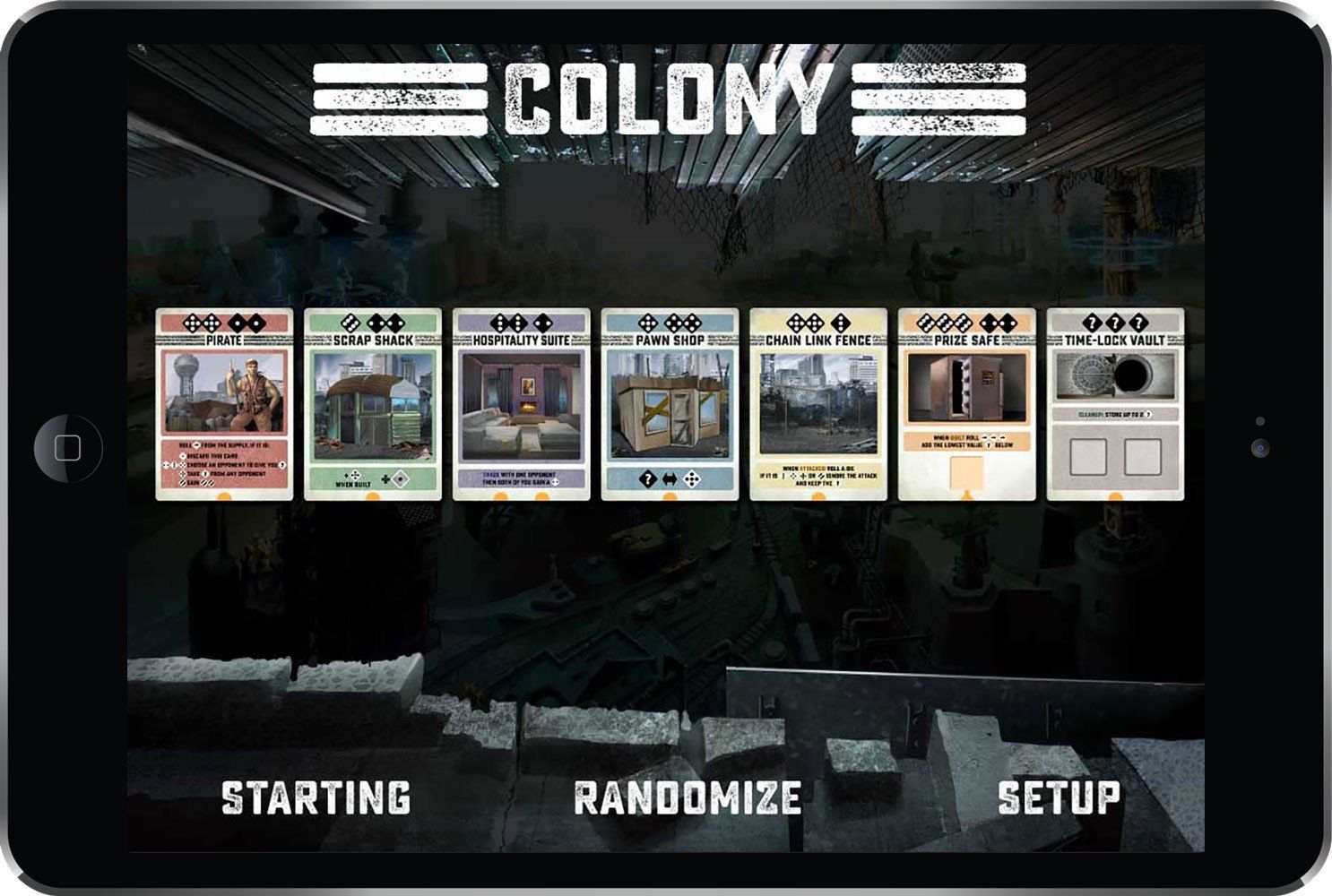Select the Pirate card
Screen dimensions: 1332x896
coord(224,403)
